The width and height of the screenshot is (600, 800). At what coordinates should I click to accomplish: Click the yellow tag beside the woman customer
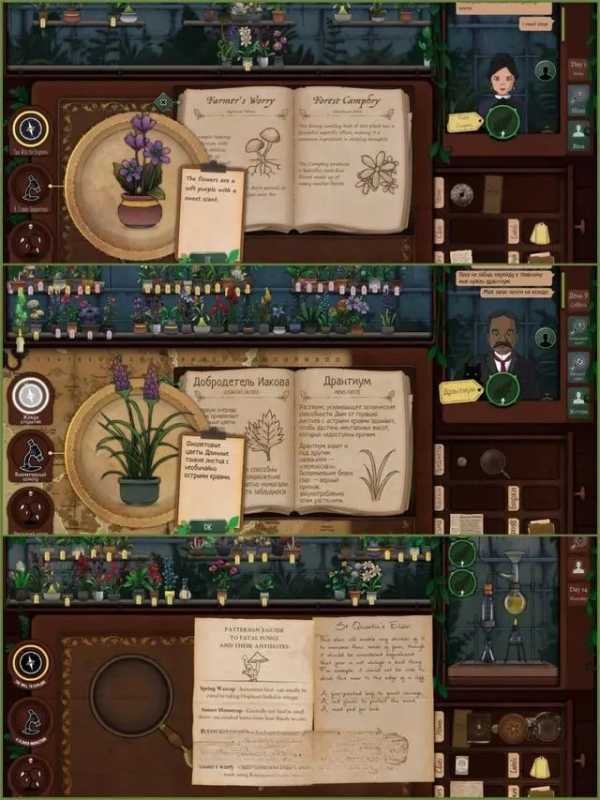(x=462, y=122)
